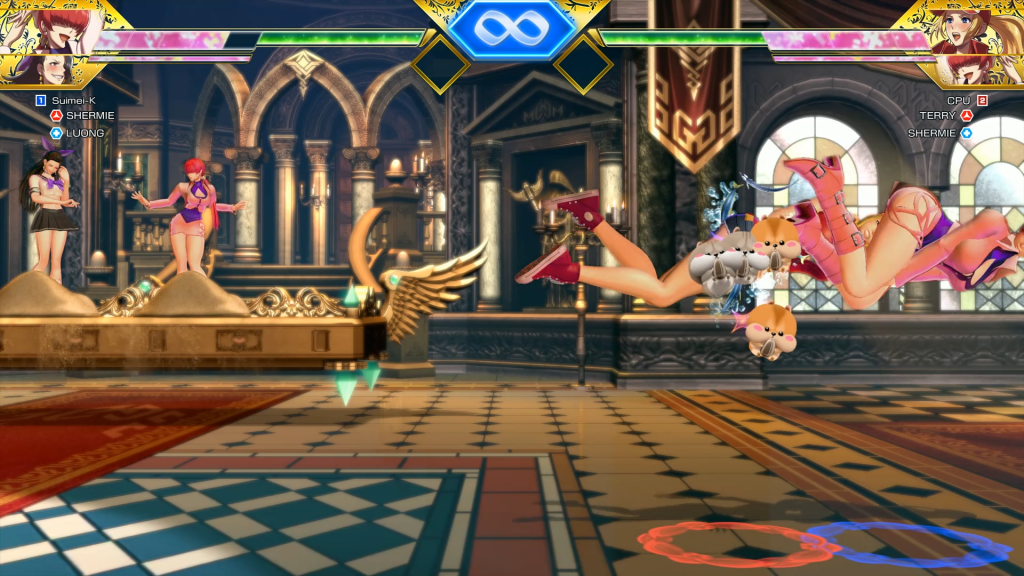The image size is (1024, 576).
Task: Select player 1's Luong partner portrait
Action: click(x=42, y=70)
